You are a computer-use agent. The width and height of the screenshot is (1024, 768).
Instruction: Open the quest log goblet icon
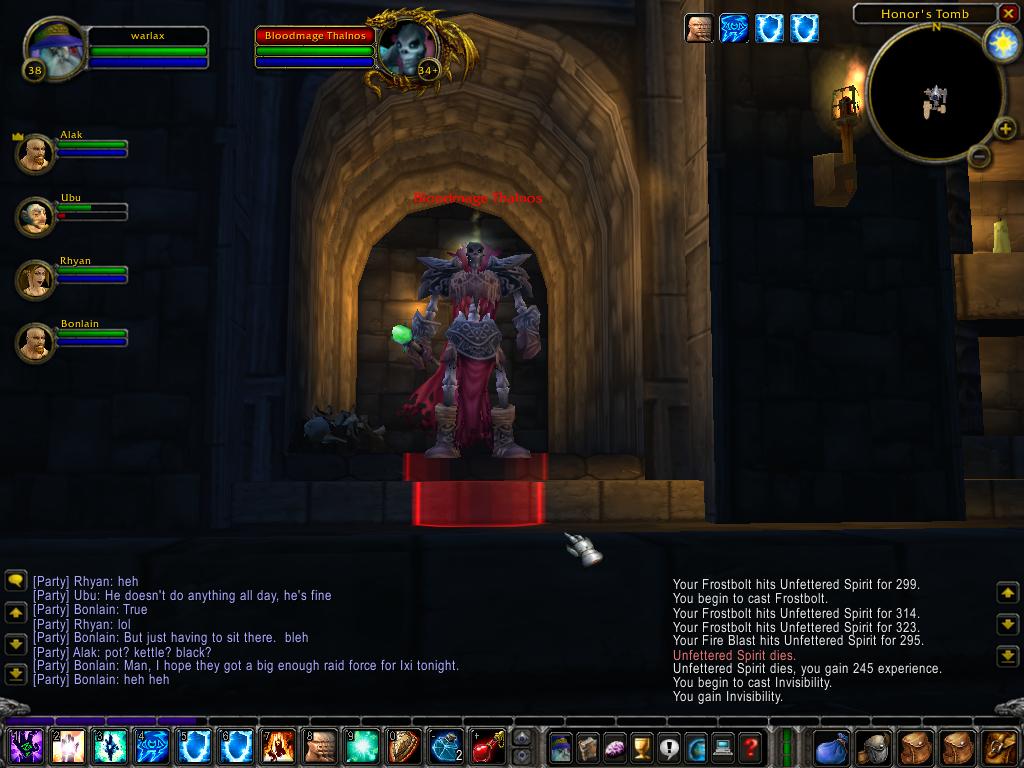coord(642,746)
